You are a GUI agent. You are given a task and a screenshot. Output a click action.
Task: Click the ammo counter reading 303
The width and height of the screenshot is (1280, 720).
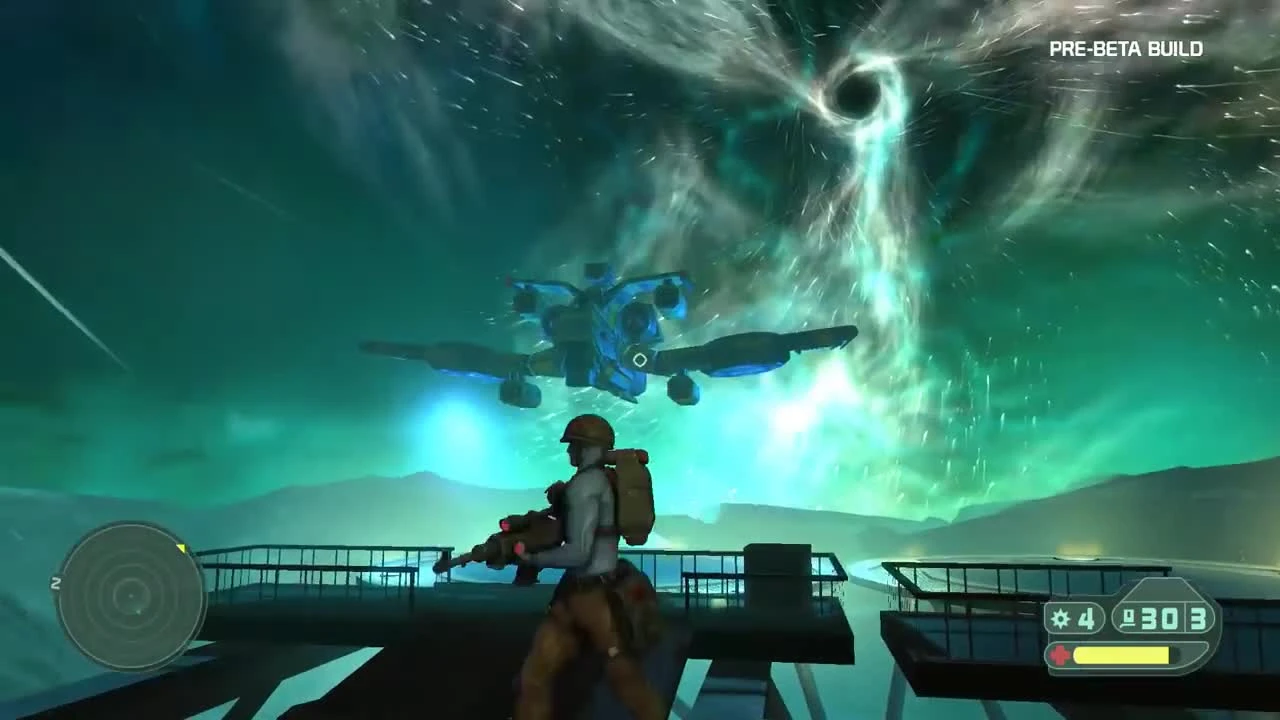1158,619
